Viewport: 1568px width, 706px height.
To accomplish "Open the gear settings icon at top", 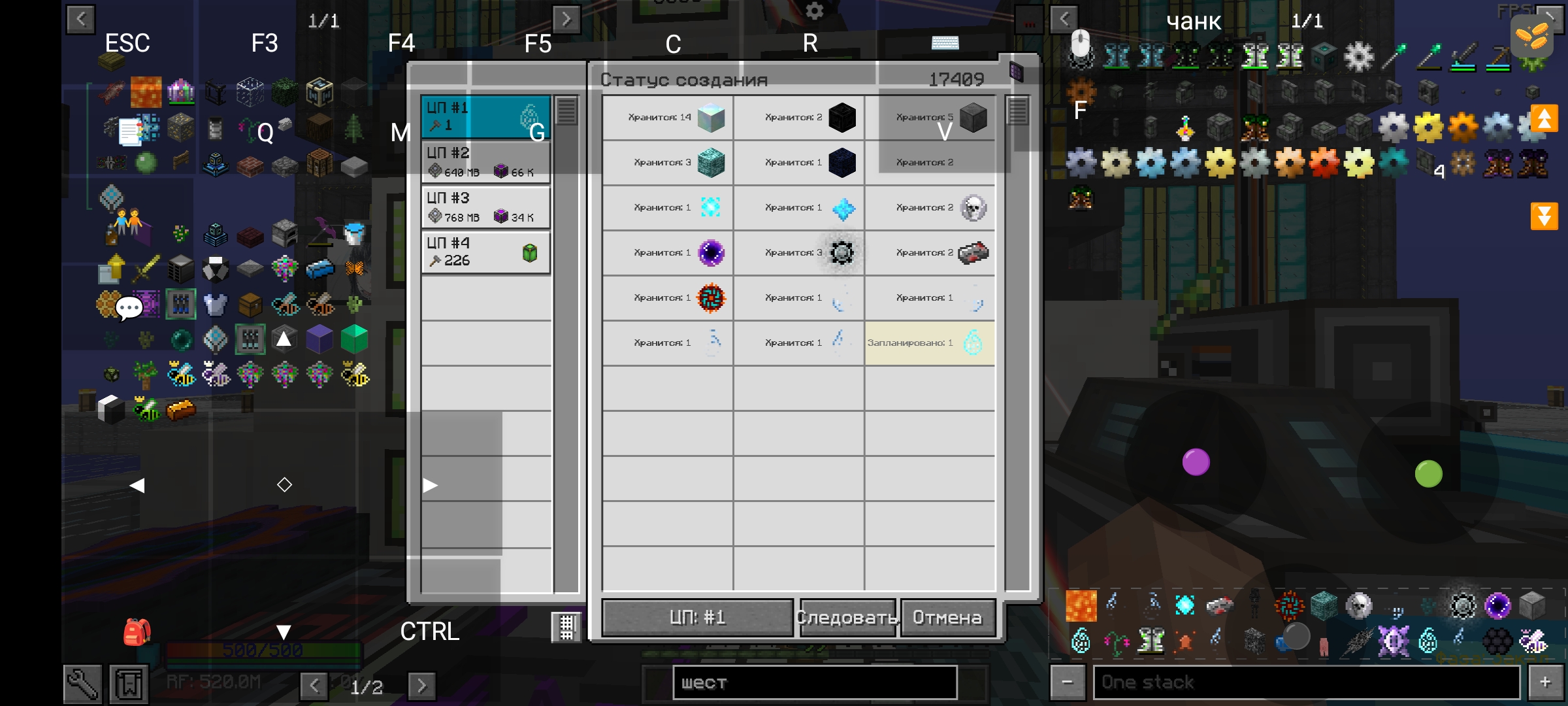I will [814, 11].
